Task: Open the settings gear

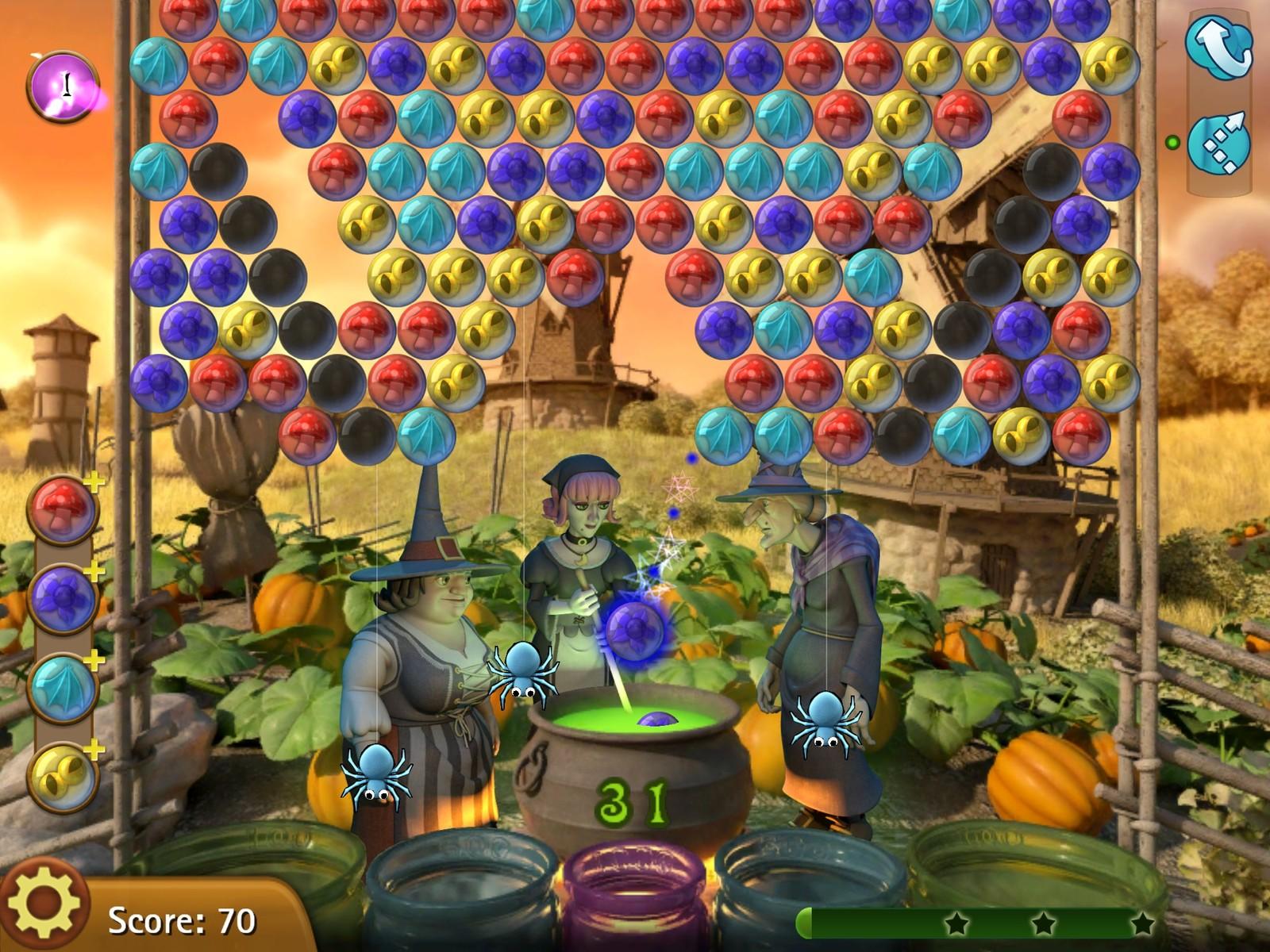Action: [44, 904]
